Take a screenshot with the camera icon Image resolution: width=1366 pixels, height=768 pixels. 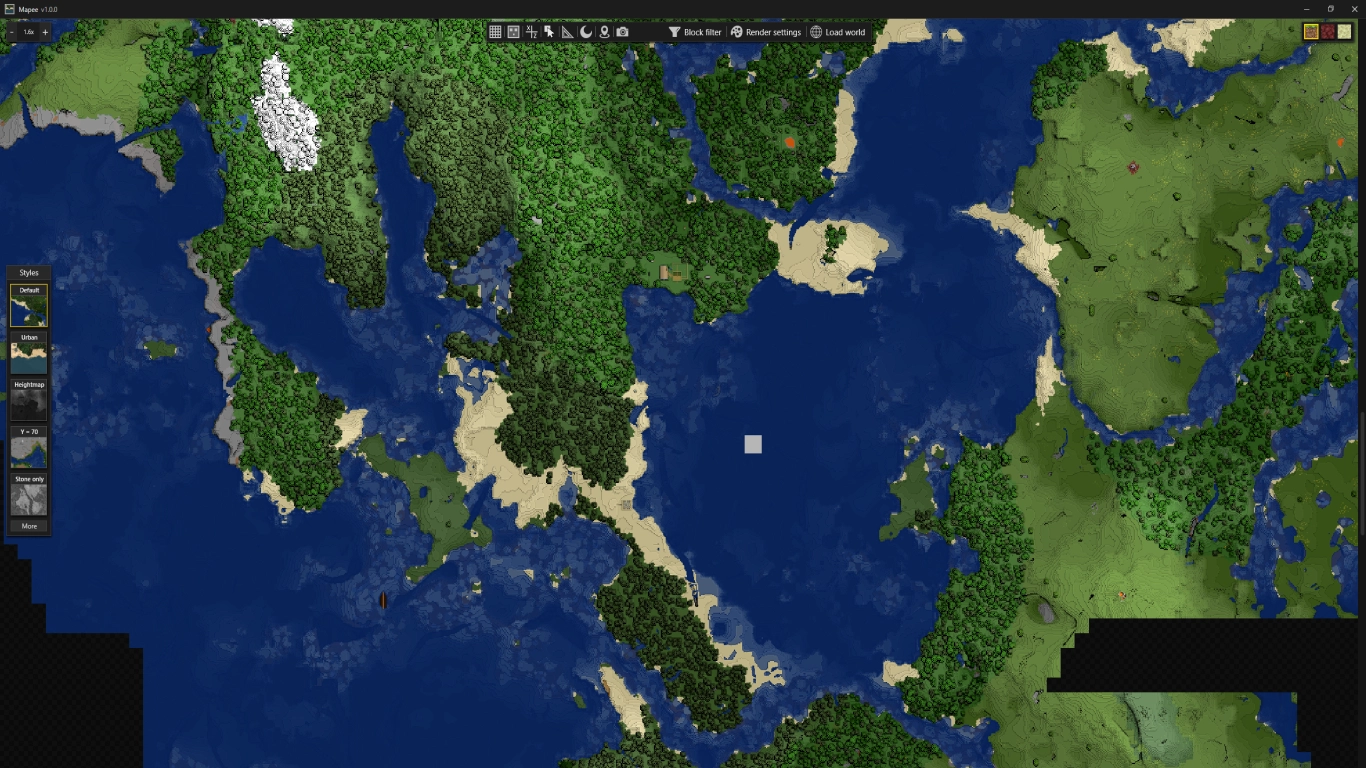click(622, 31)
